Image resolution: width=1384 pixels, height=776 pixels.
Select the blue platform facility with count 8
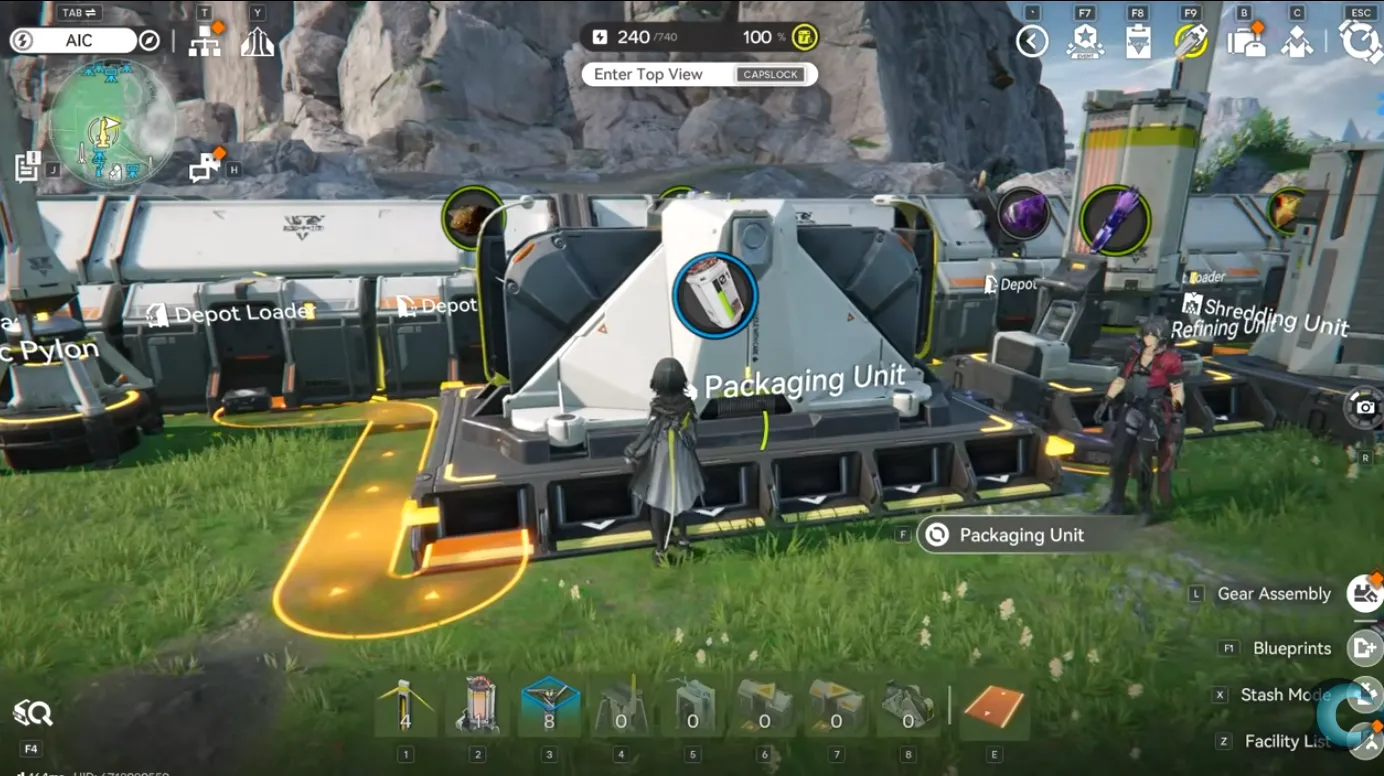click(x=549, y=705)
